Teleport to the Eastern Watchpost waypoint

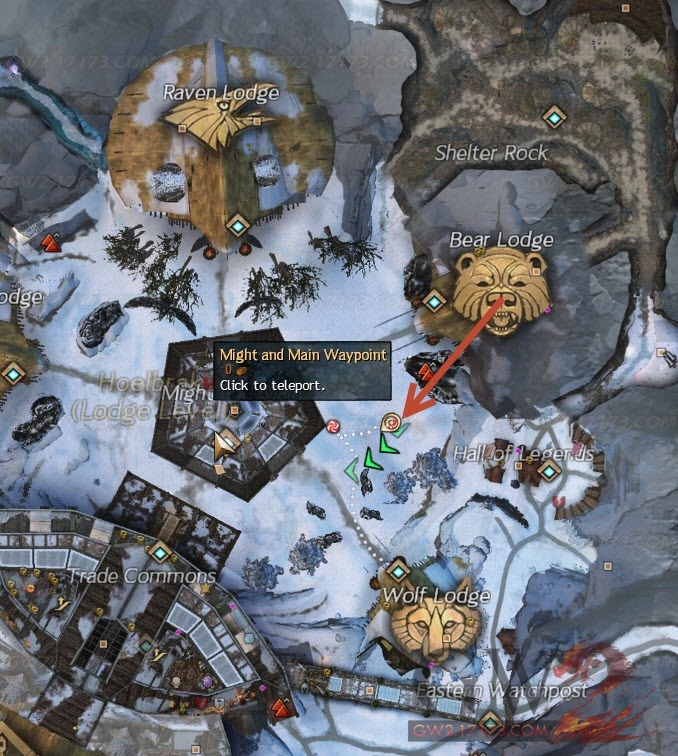coord(490,720)
